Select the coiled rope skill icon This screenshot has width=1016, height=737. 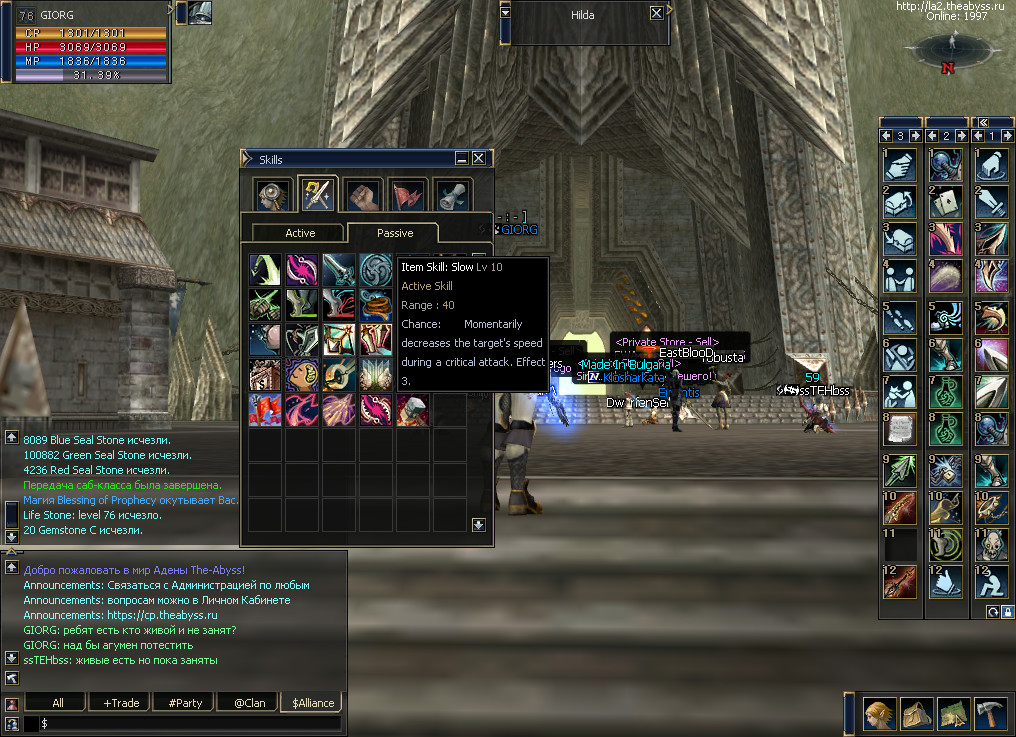click(x=377, y=303)
